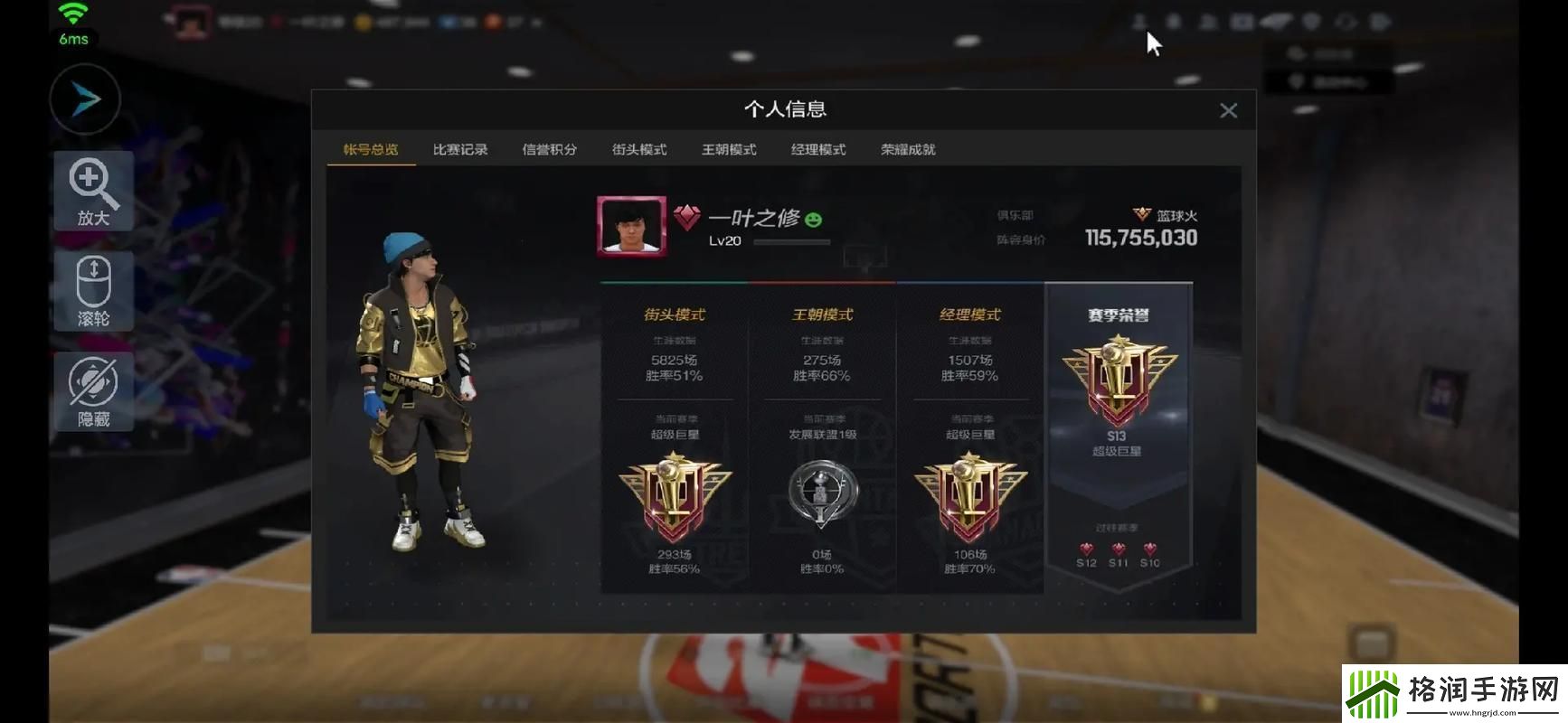Toggle UI hiding with the 隐藏 eye icon
1568x723 pixels.
[x=93, y=391]
